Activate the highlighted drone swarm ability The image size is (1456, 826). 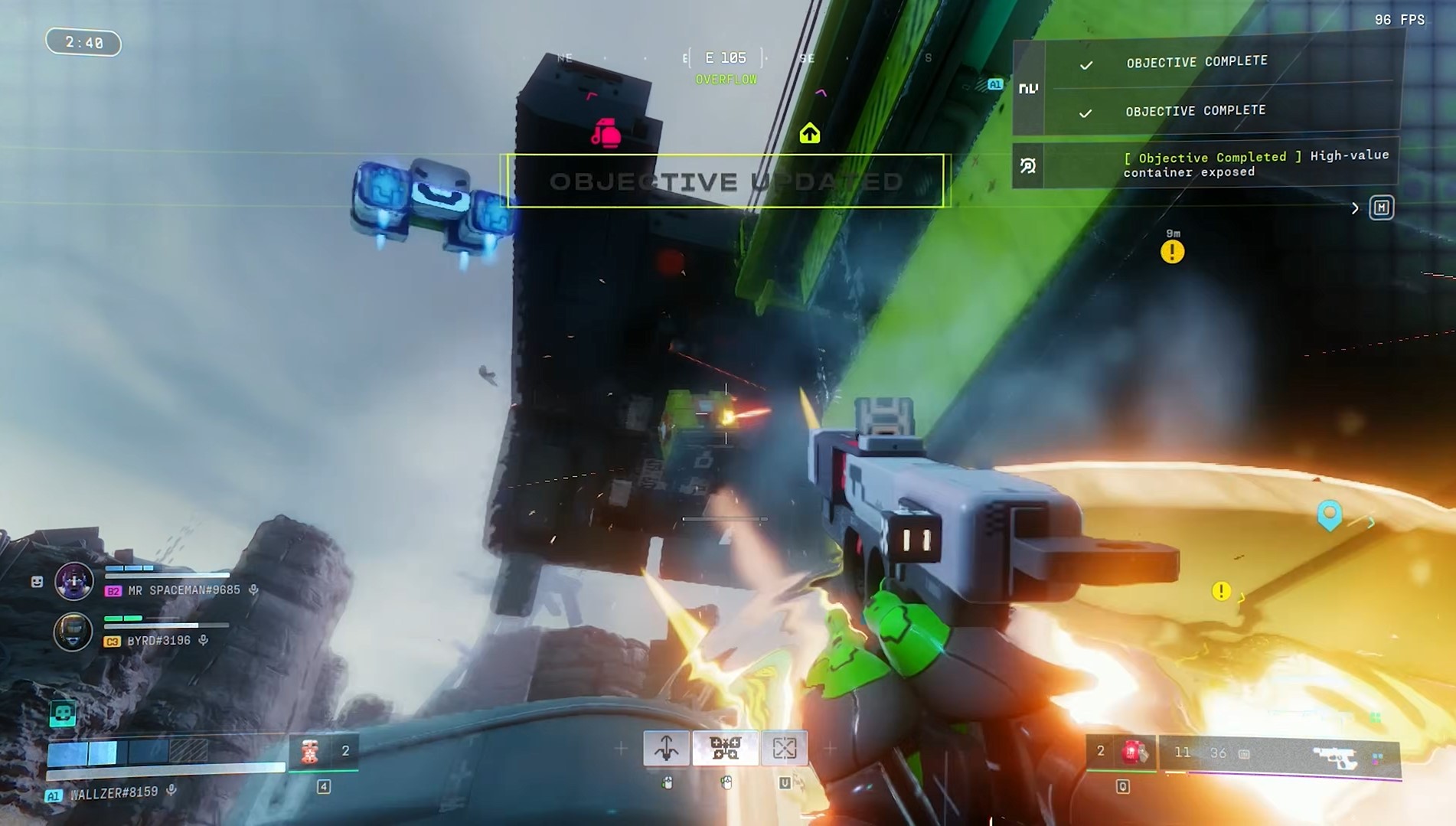[x=725, y=748]
